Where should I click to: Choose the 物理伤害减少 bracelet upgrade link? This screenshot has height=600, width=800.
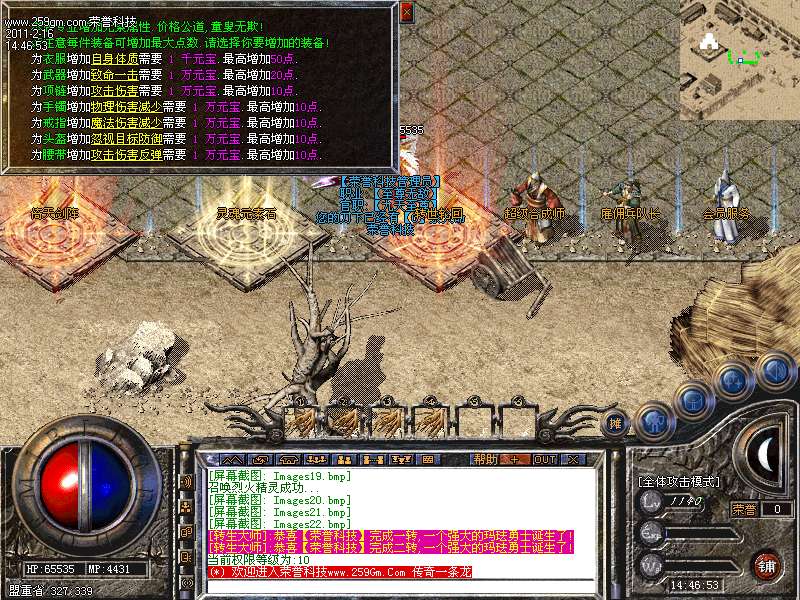tap(124, 107)
